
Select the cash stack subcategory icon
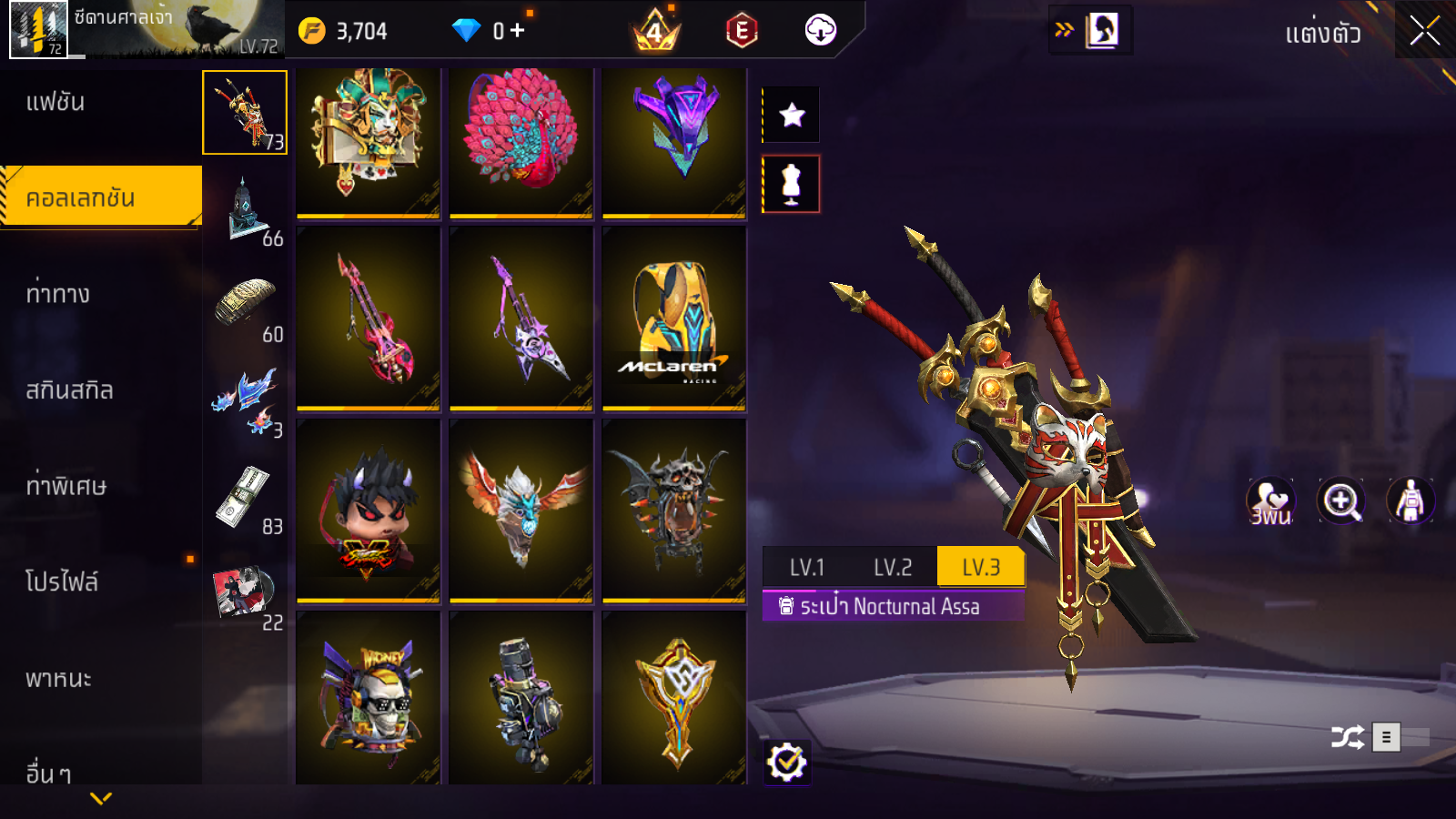(246, 497)
